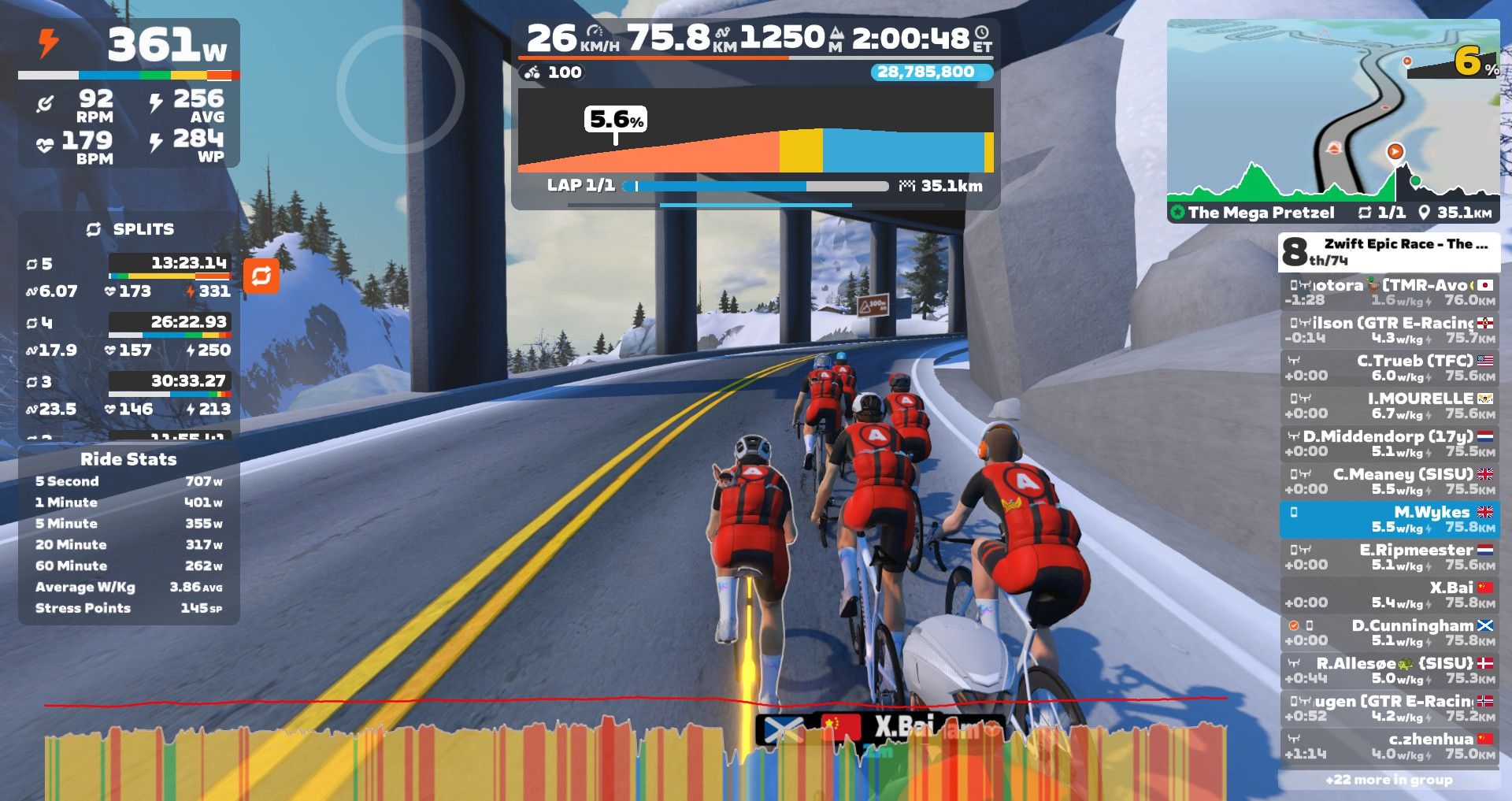
Task: Select c.zhenhua in the rider list
Action: tap(1390, 746)
